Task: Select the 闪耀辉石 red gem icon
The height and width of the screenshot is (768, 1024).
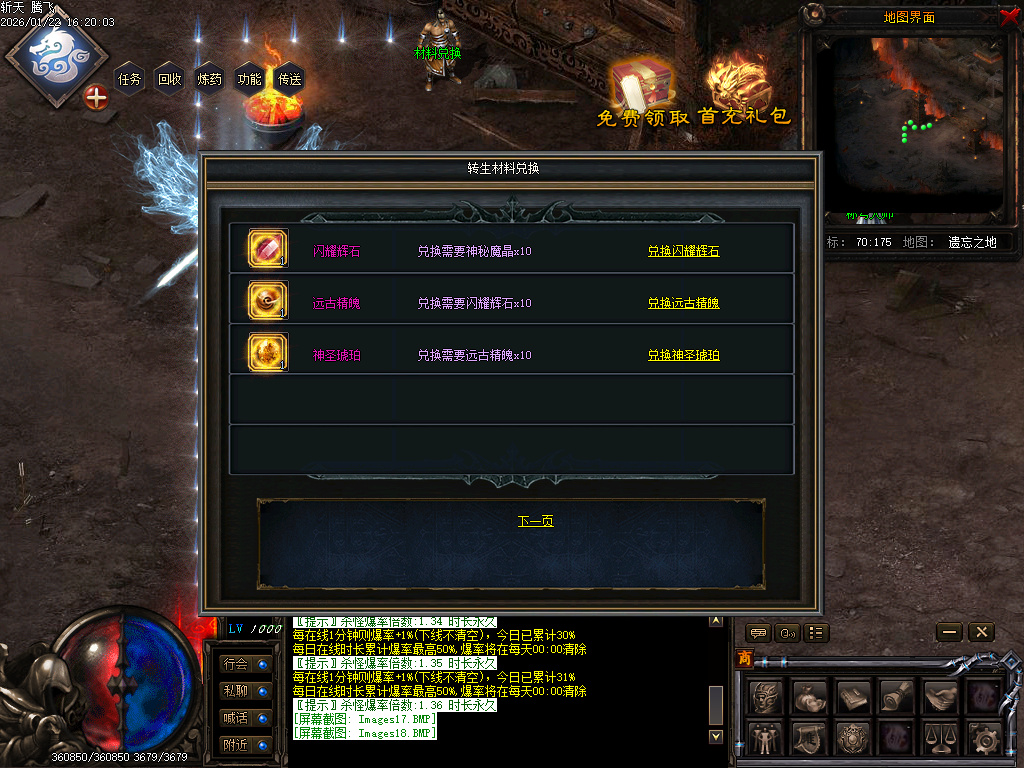Action: coord(267,249)
